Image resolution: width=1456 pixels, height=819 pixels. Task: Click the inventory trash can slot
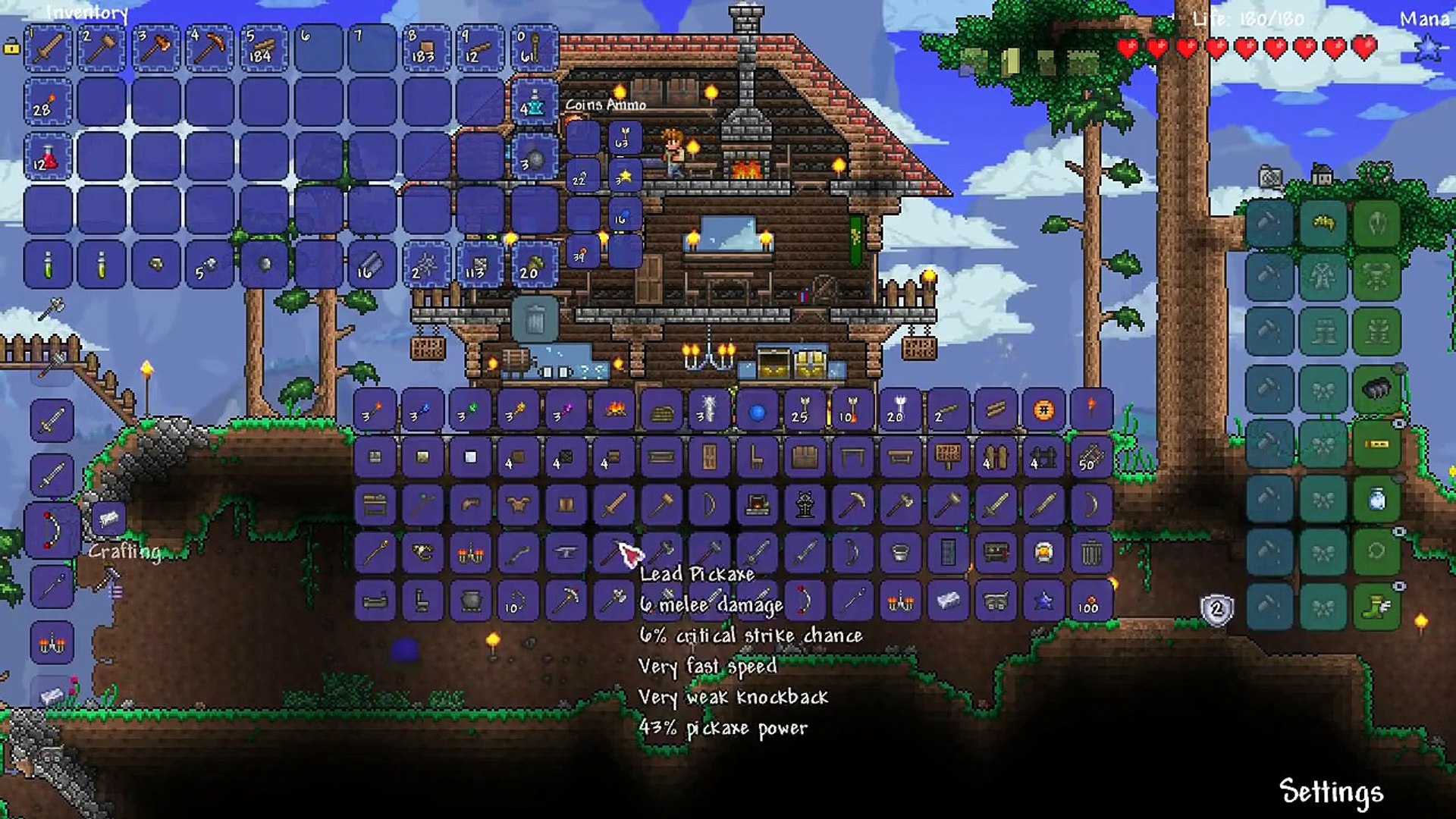(x=535, y=318)
